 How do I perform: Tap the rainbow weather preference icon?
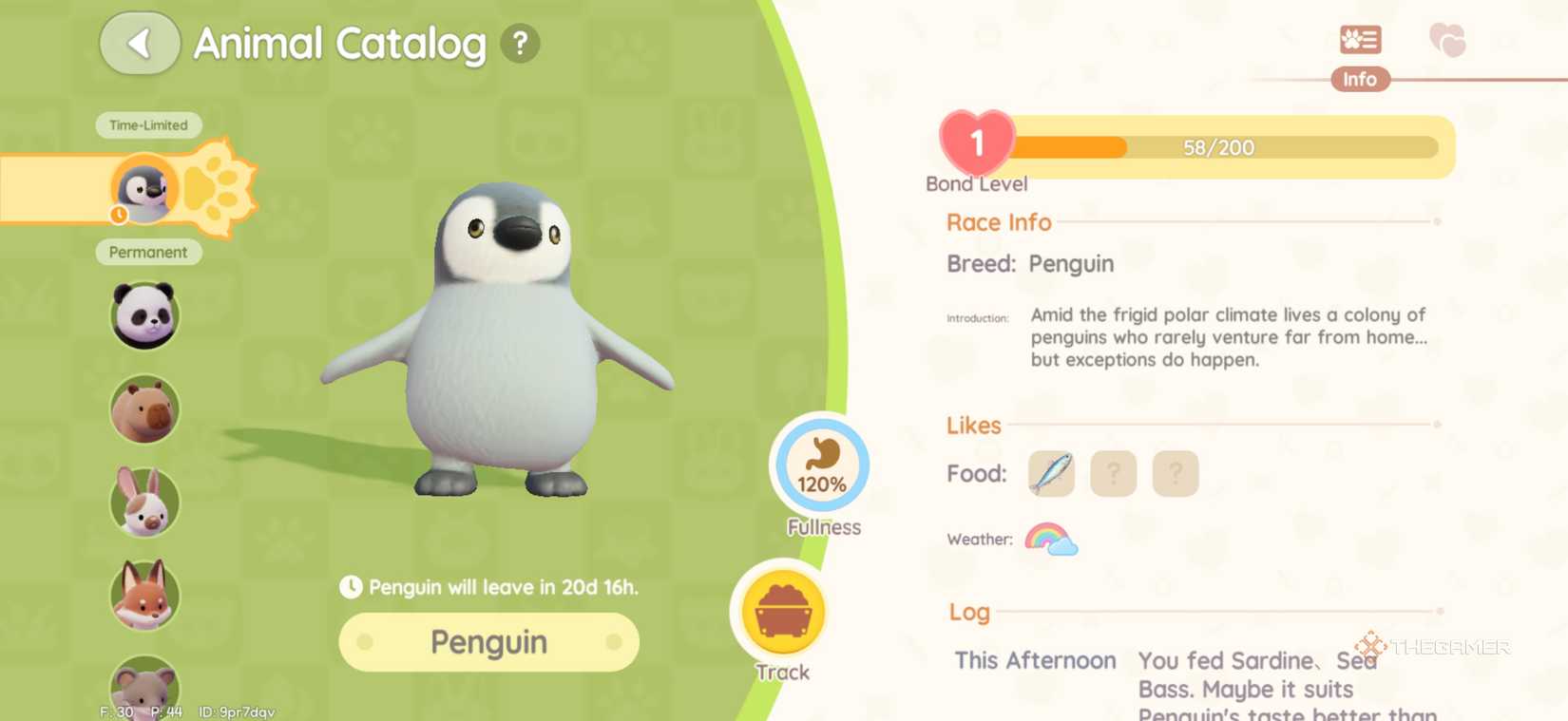click(x=1049, y=539)
